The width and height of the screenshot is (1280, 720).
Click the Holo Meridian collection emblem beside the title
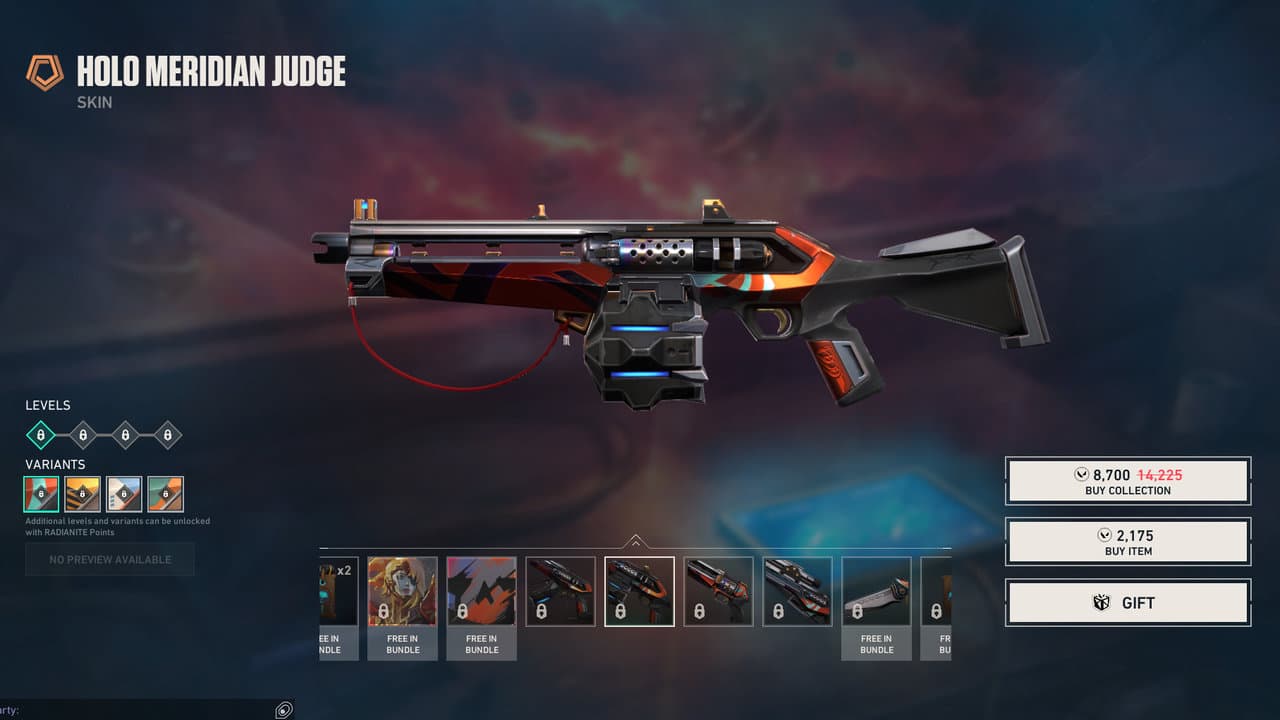[x=44, y=72]
